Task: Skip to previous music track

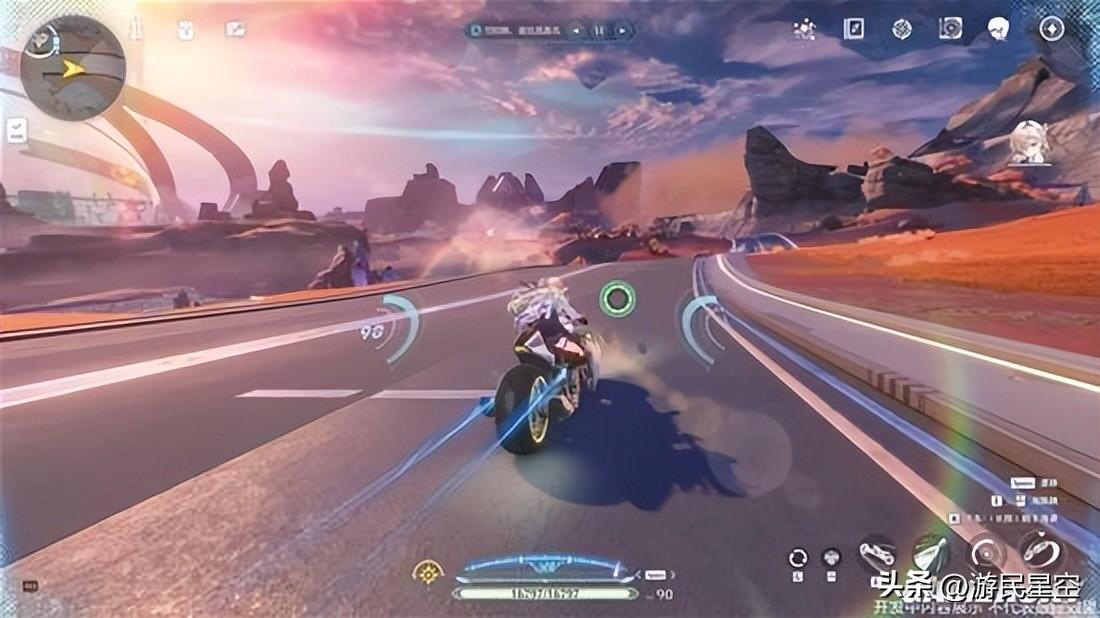Action: click(x=576, y=31)
